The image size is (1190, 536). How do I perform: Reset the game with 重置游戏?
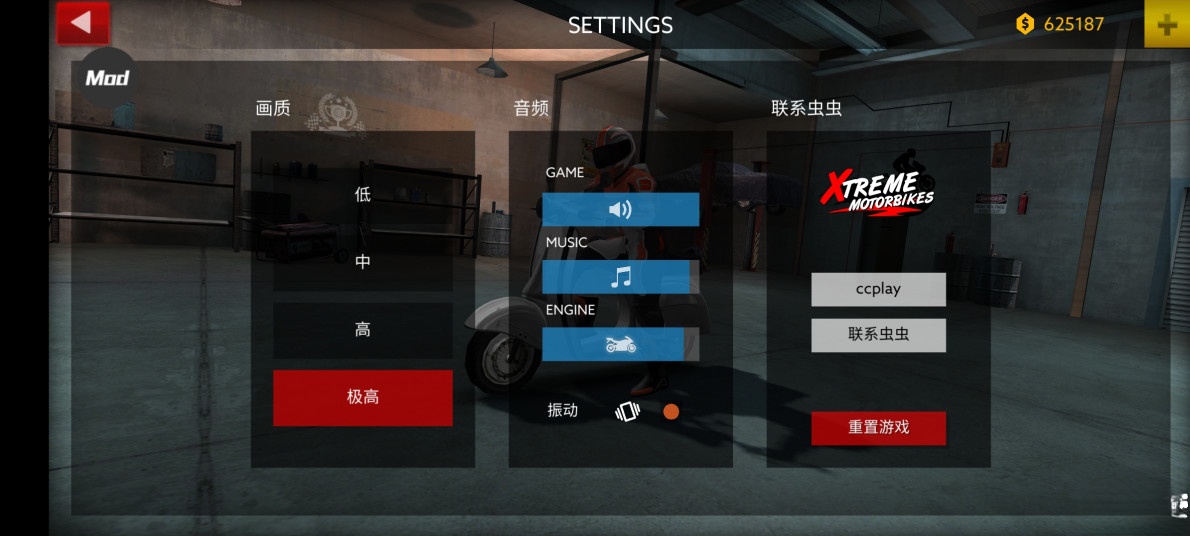coord(878,427)
